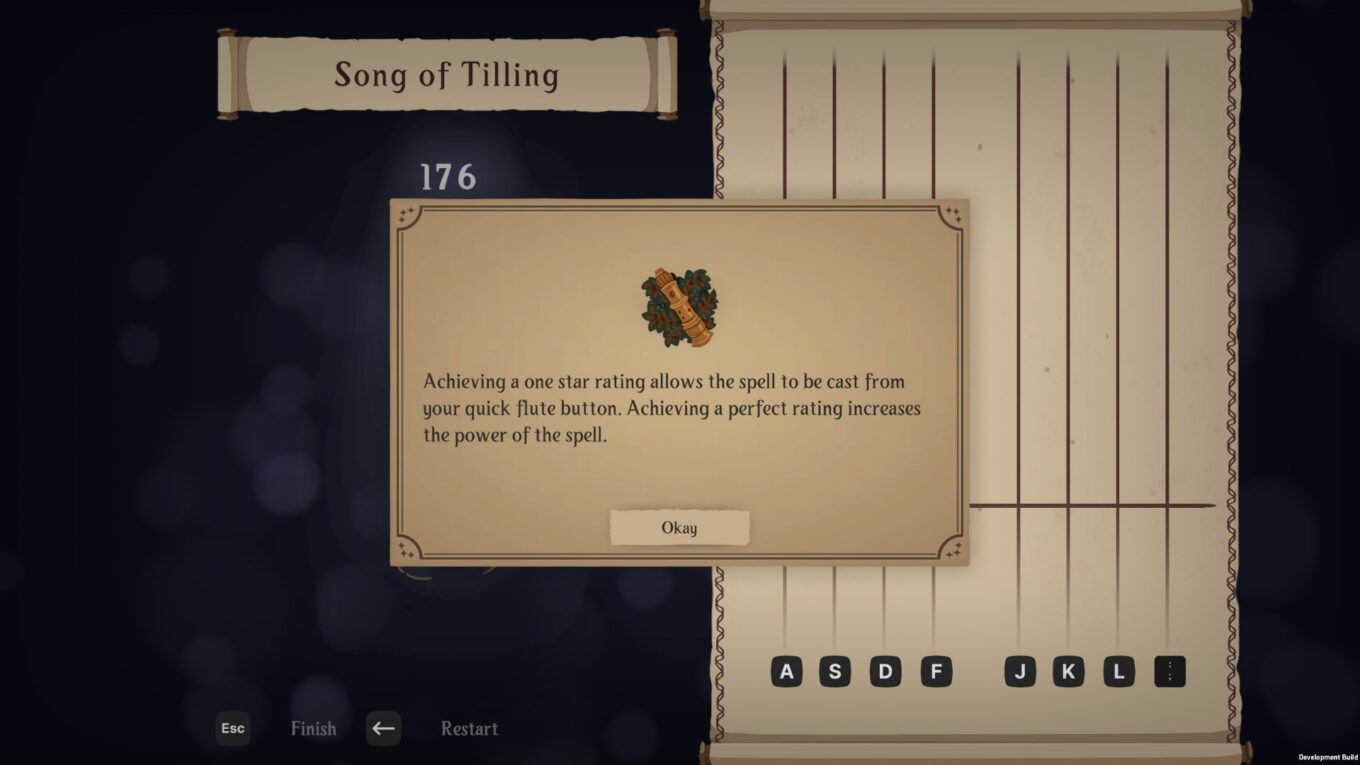
Task: Select the S note key icon
Action: (834, 671)
